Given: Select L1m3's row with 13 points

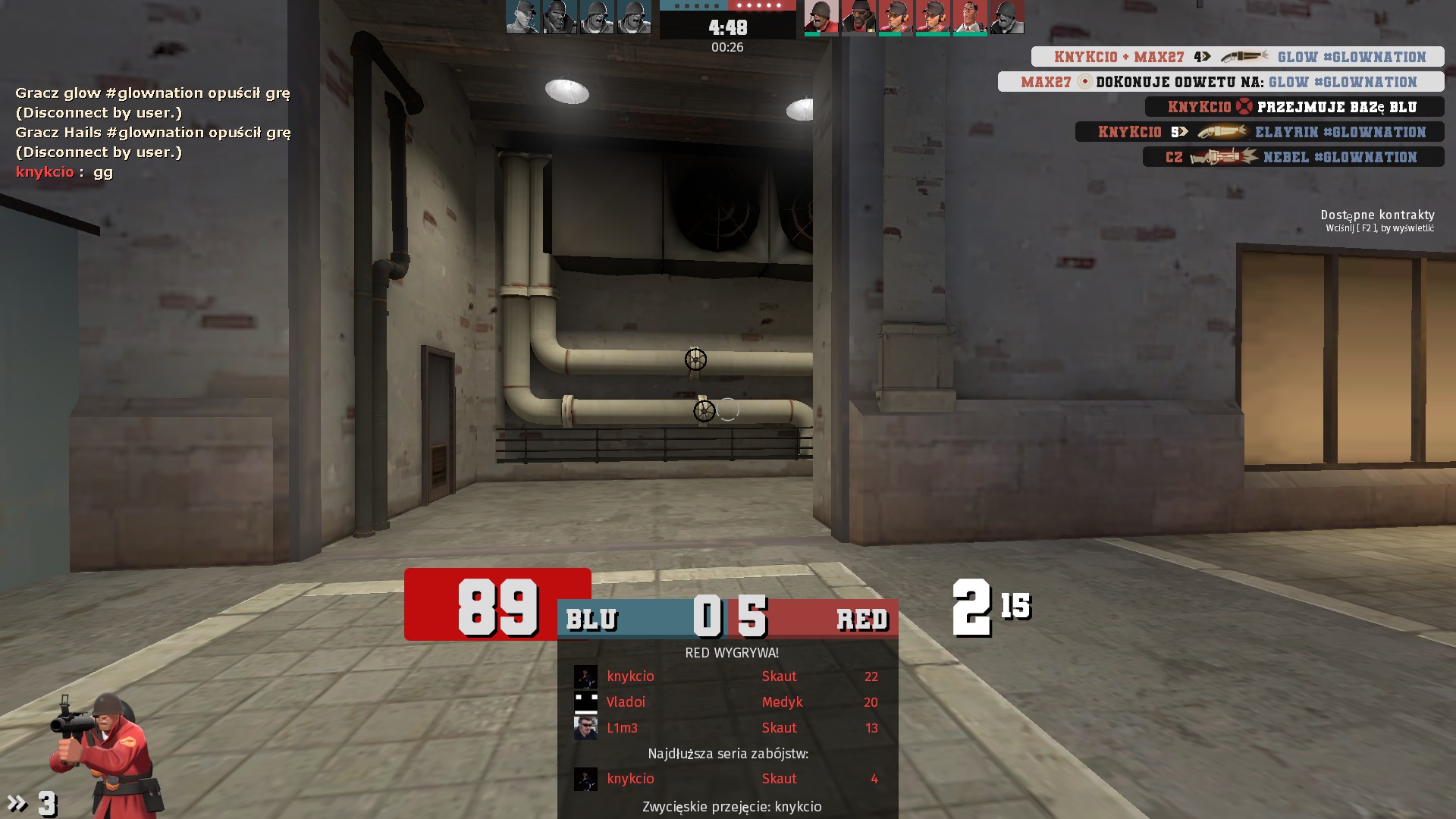Looking at the screenshot, I should point(728,728).
